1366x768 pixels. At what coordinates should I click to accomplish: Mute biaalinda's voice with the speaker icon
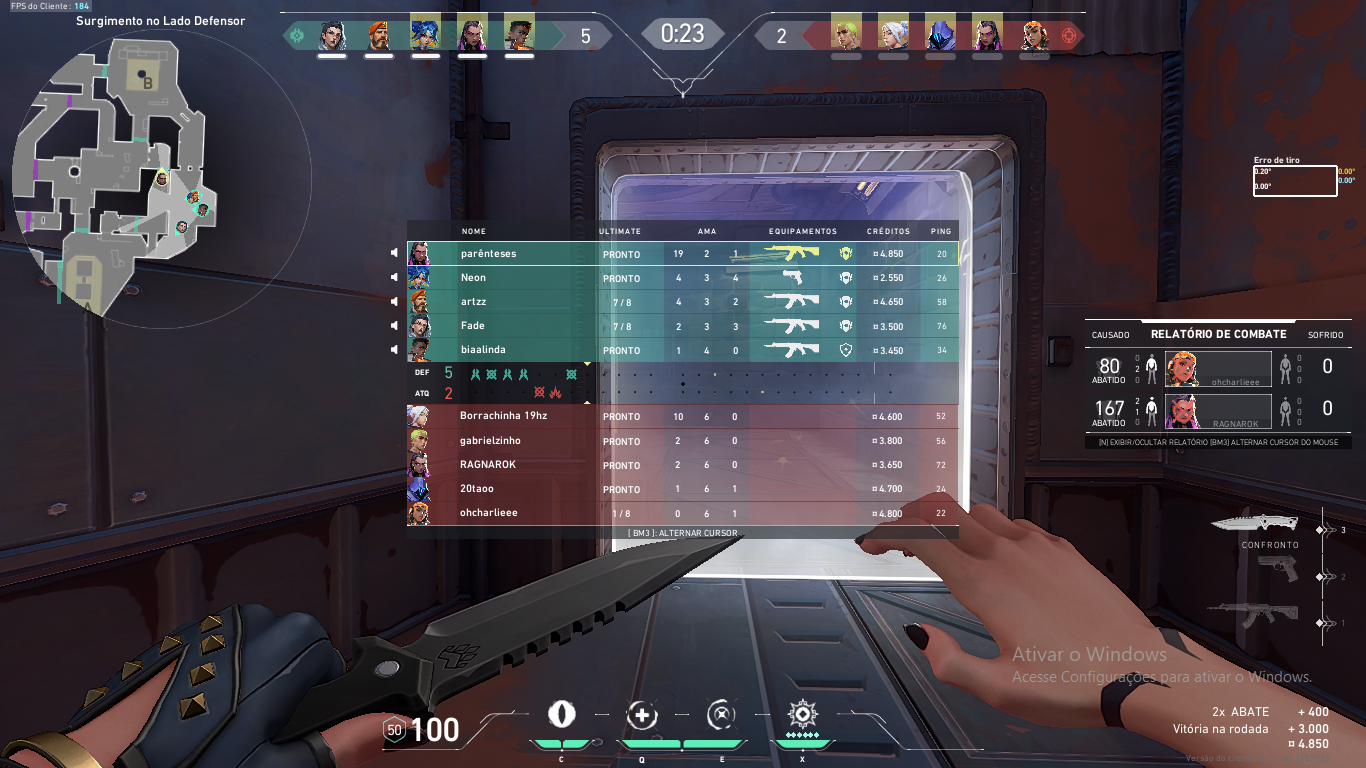tap(396, 350)
